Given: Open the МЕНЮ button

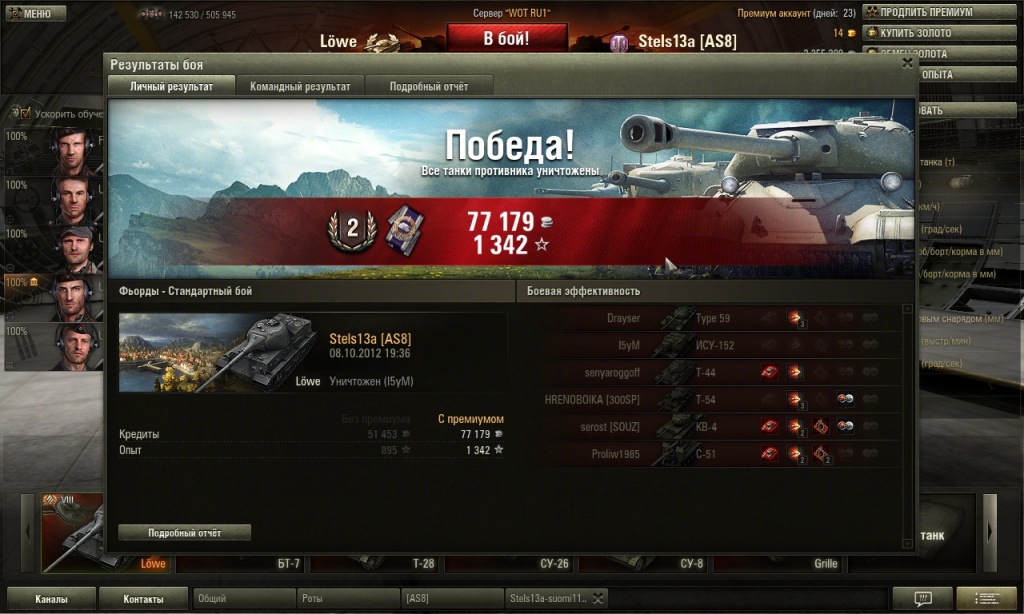Looking at the screenshot, I should click(35, 14).
